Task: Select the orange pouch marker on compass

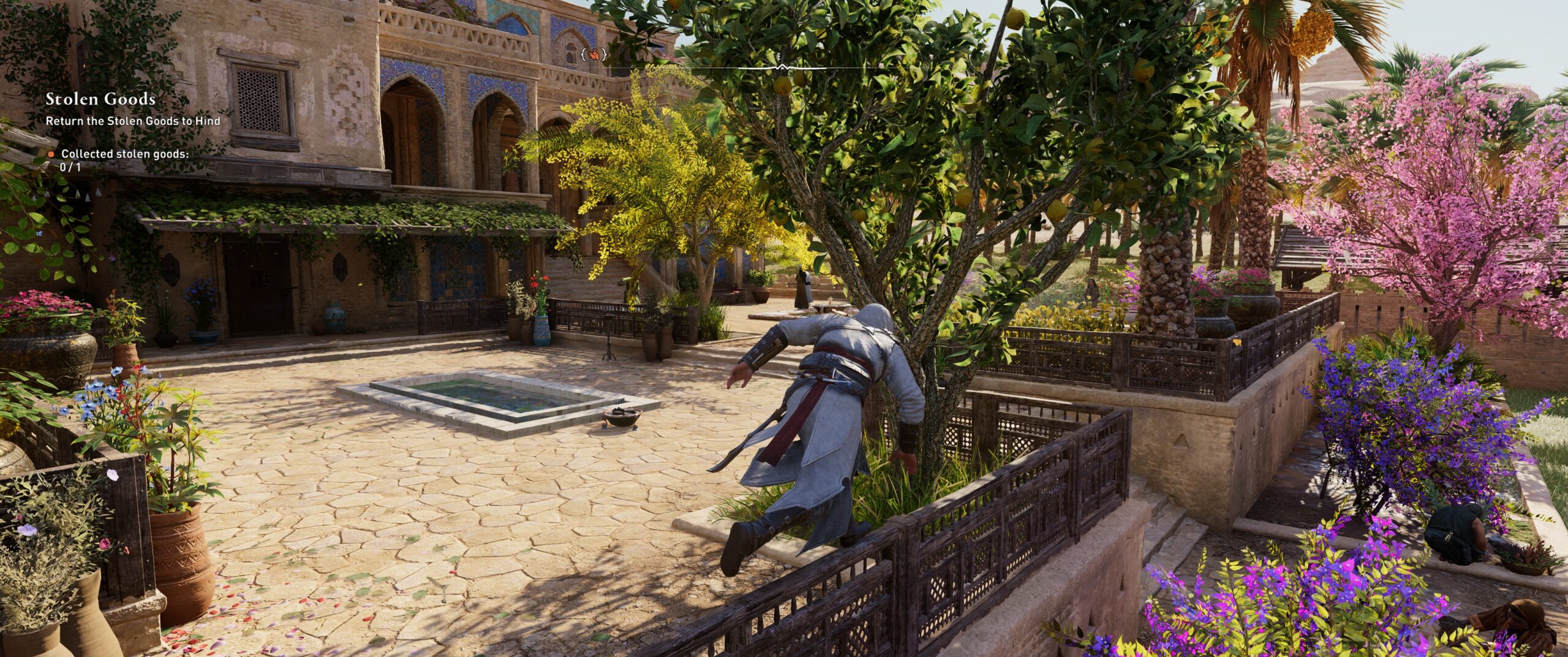Action: click(x=594, y=55)
